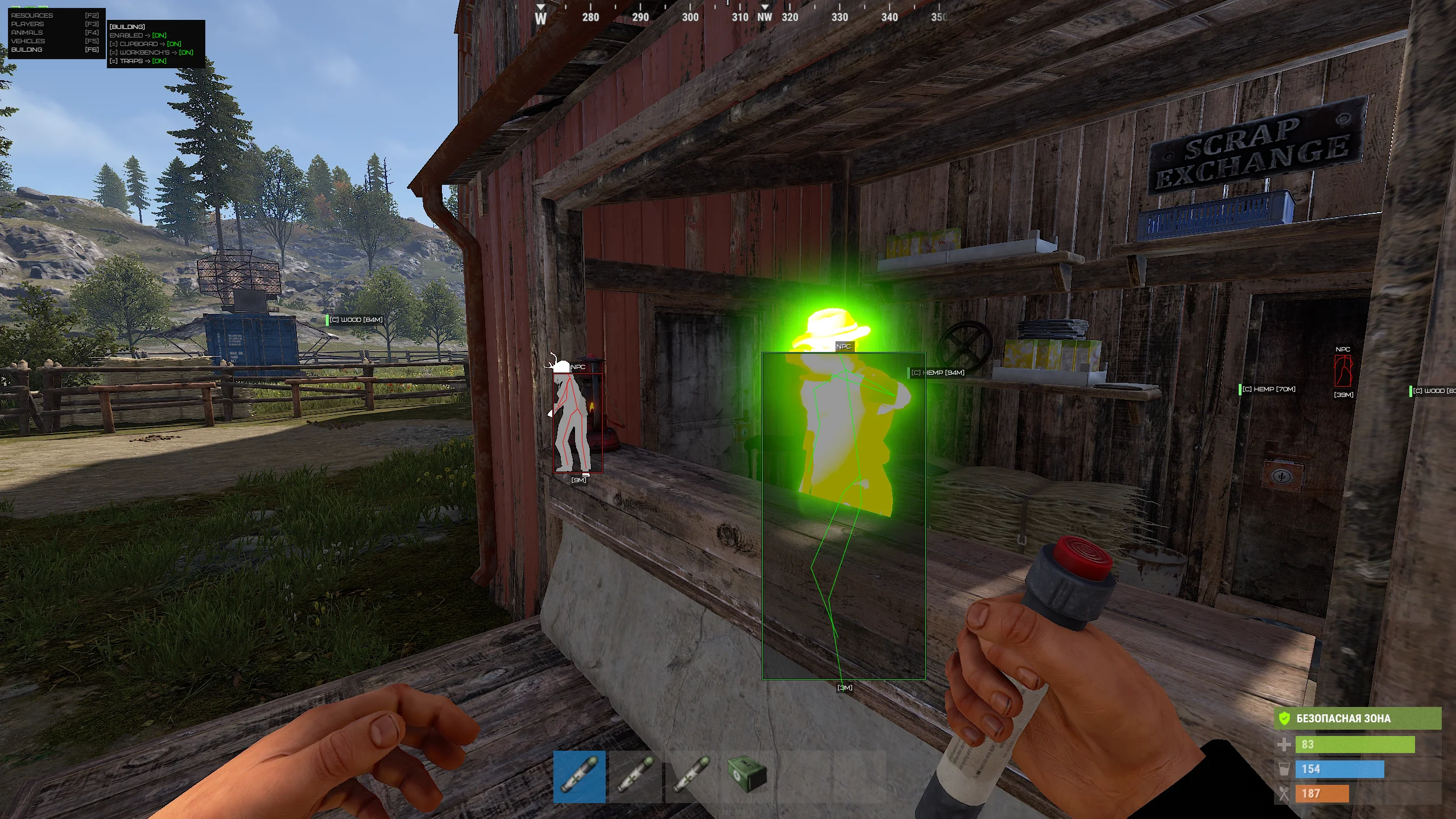The height and width of the screenshot is (819, 1456).
Task: Toggle the Workbench's option
Action: pyautogui.click(x=151, y=52)
